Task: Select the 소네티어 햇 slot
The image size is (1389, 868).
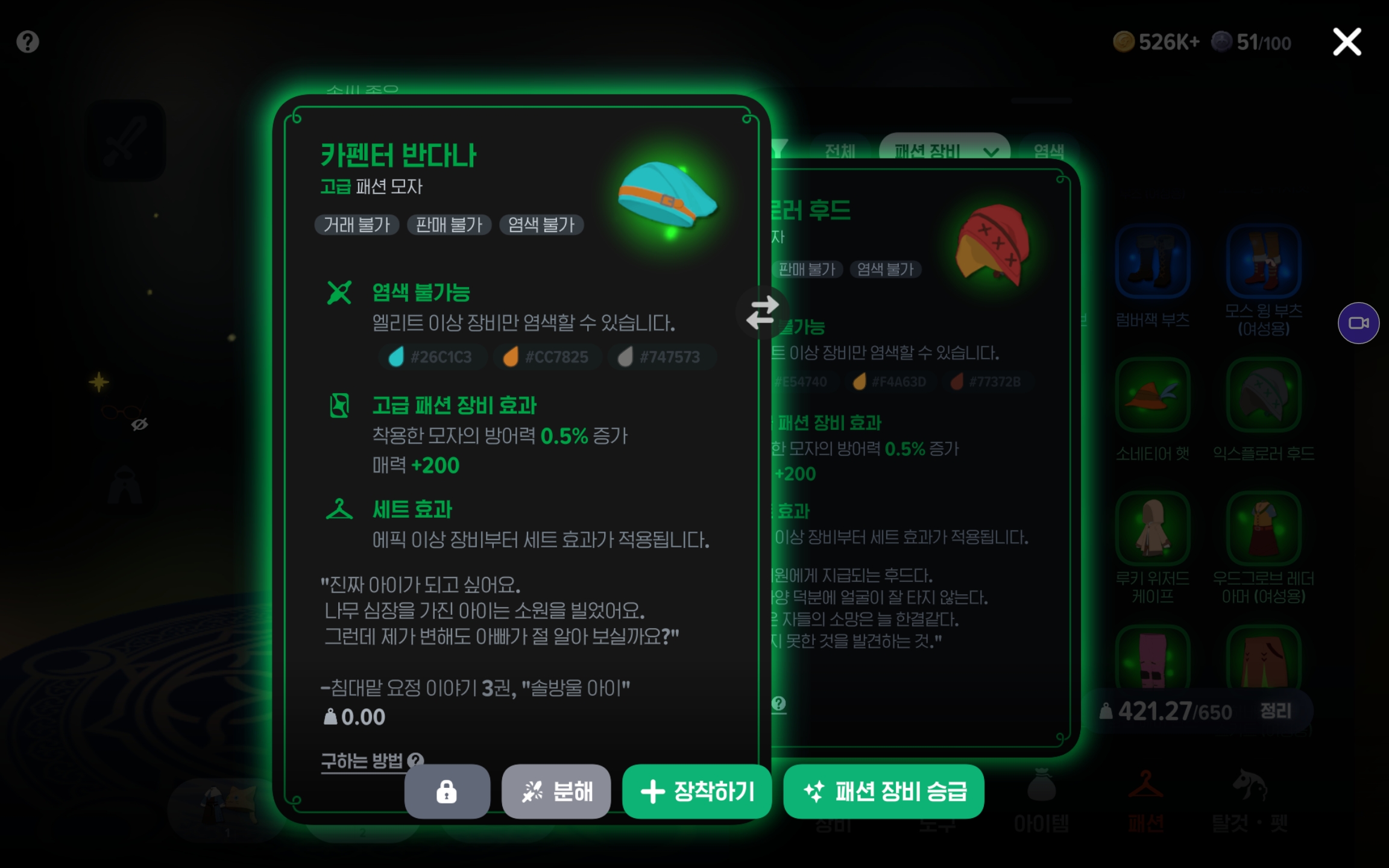Action: click(x=1152, y=395)
